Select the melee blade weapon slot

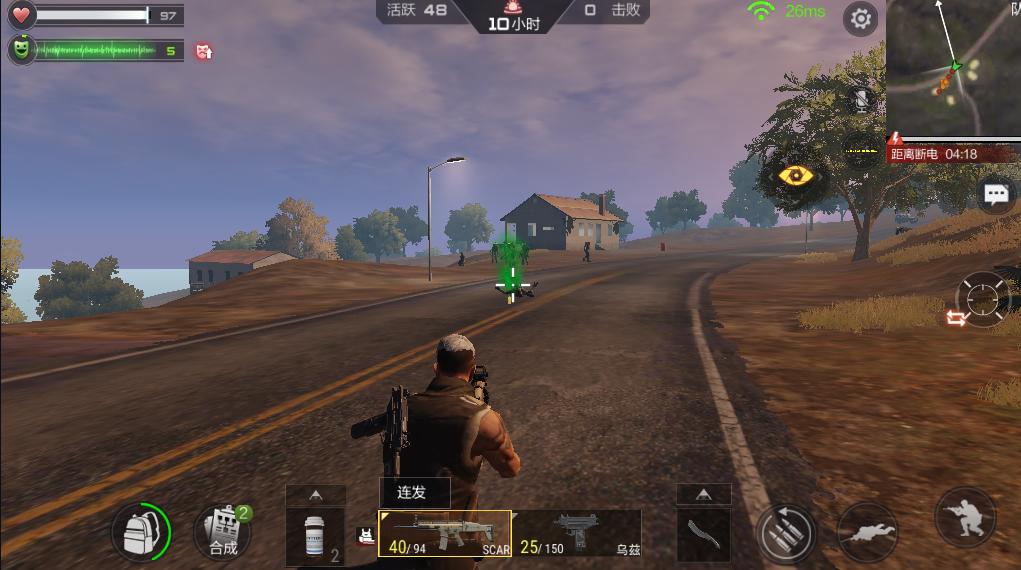[x=704, y=535]
